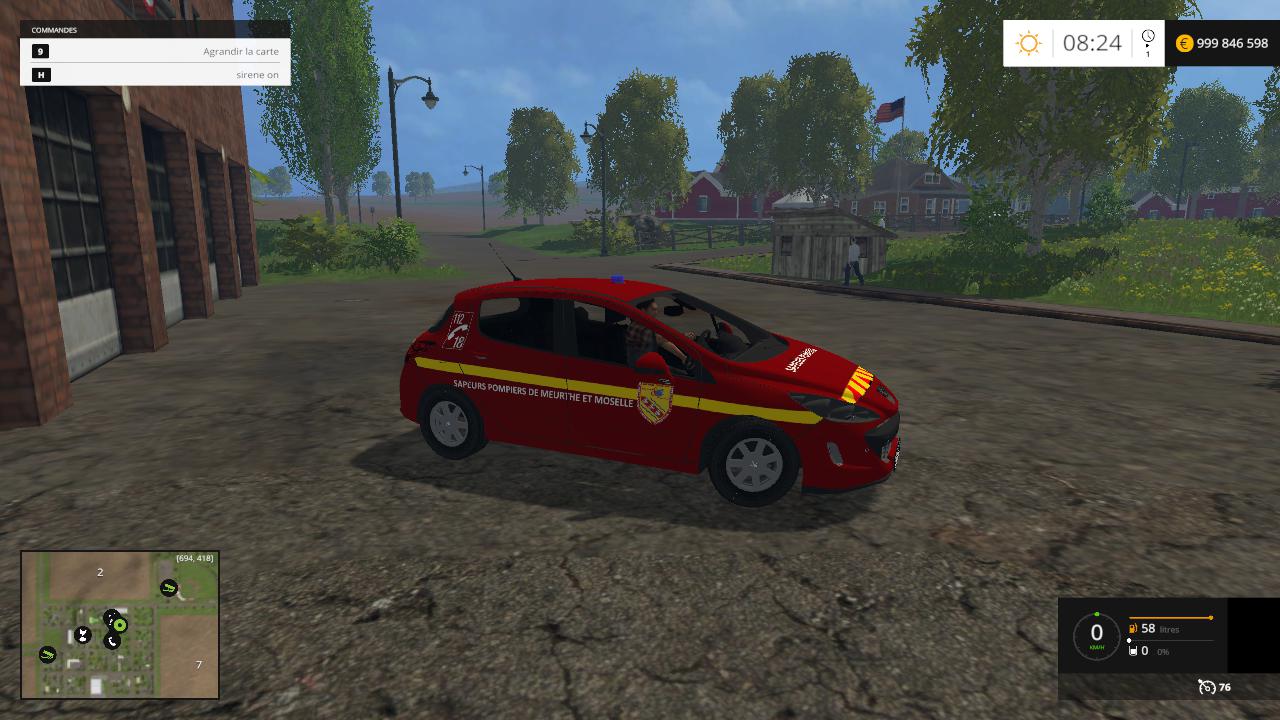Expand the COMMANDES panel header

(55, 30)
